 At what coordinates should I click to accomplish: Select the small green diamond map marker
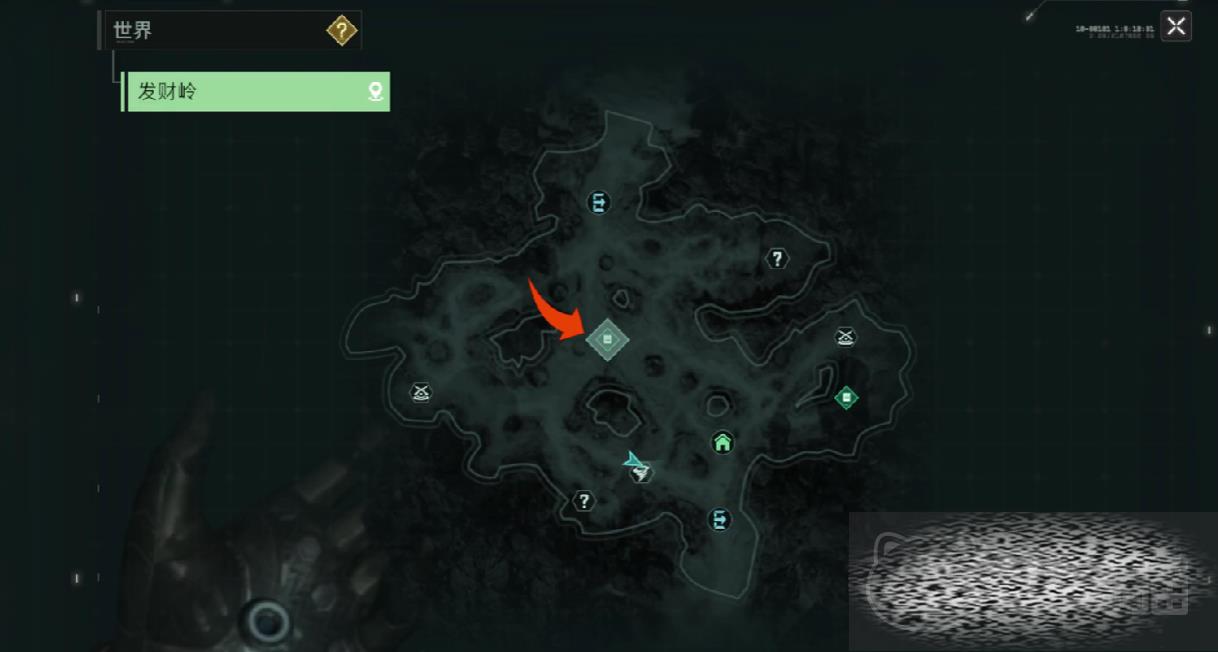point(846,398)
